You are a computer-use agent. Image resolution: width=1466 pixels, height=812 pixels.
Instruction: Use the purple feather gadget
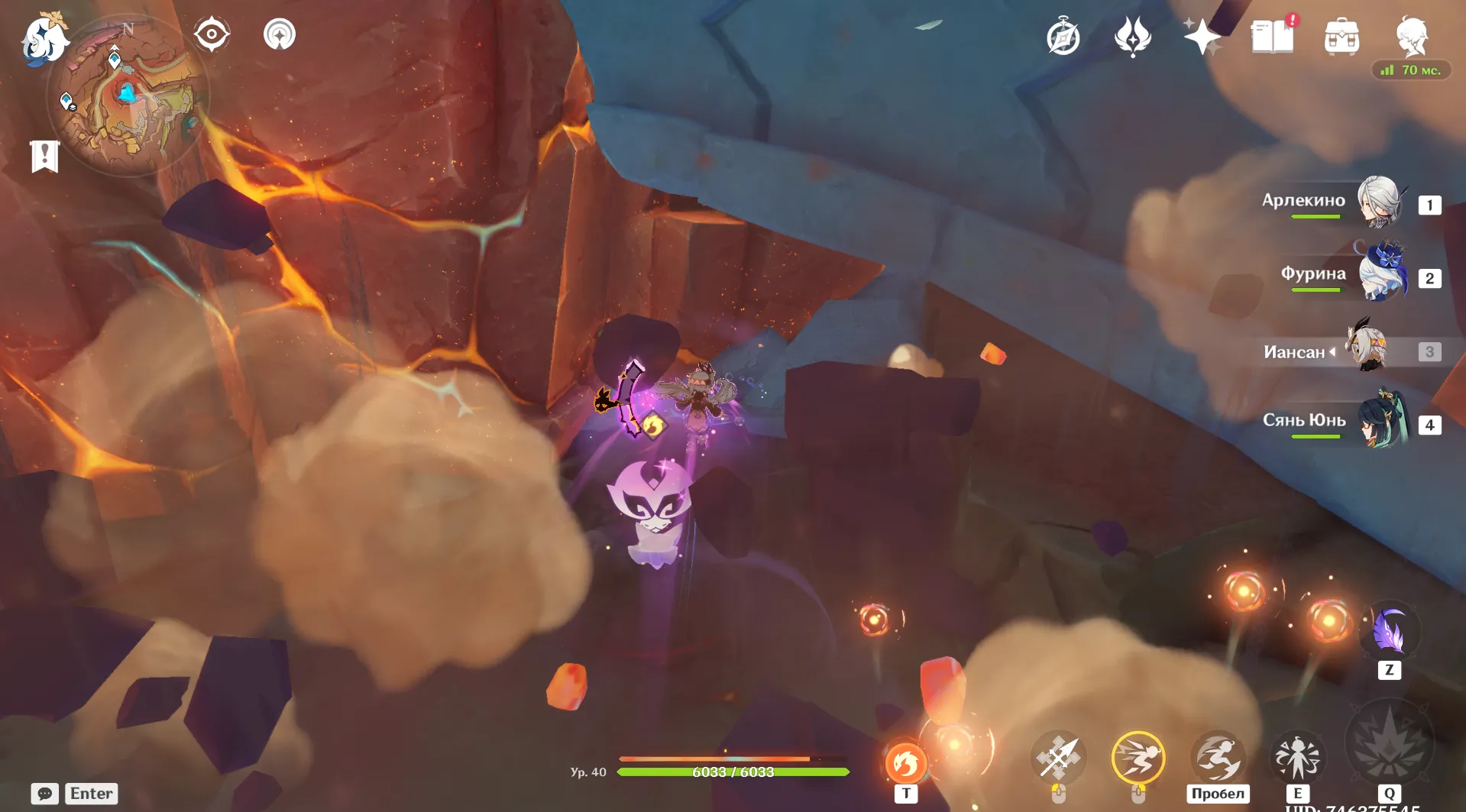coord(1389,631)
